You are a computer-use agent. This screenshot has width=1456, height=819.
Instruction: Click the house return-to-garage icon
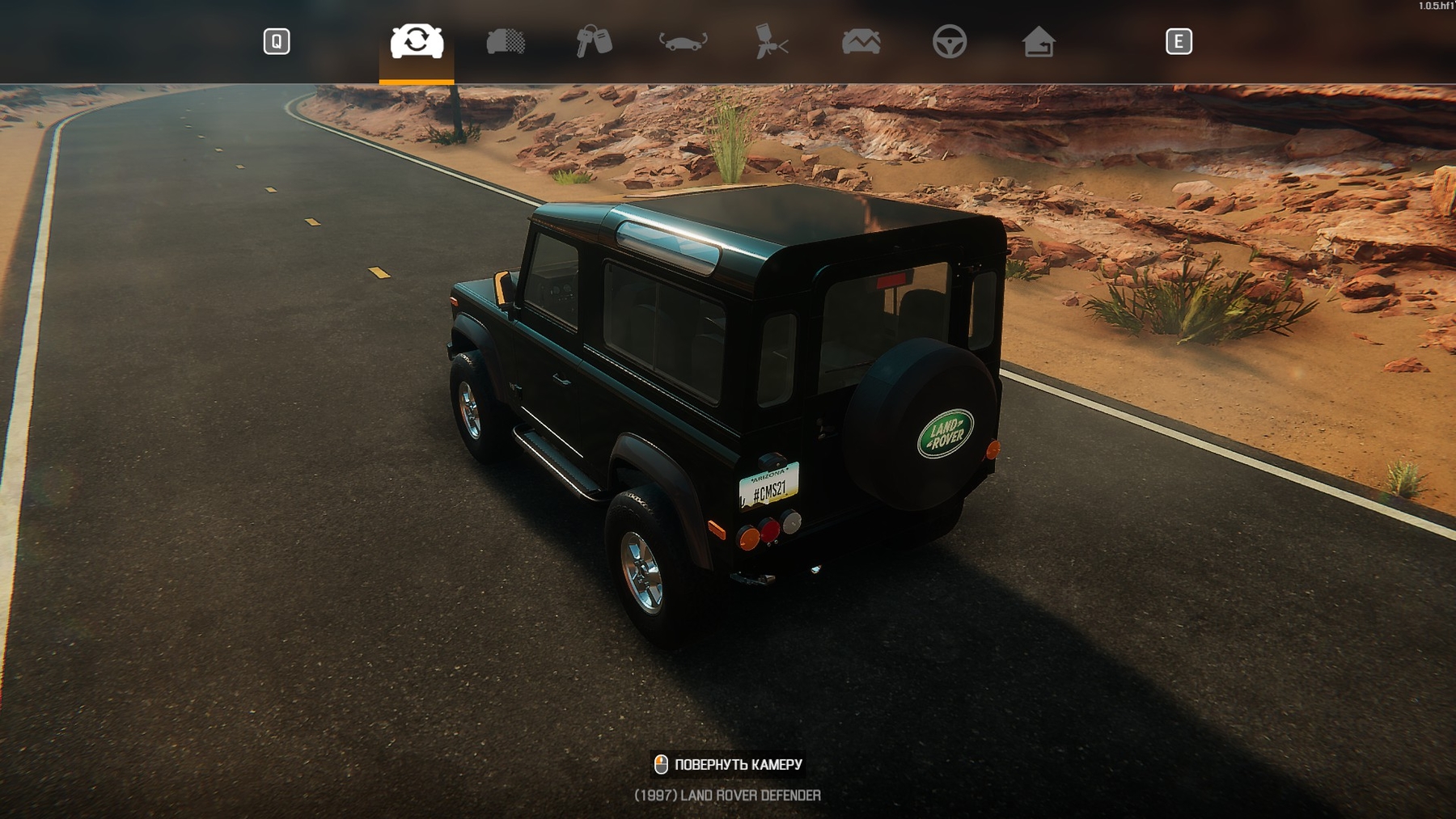1038,41
